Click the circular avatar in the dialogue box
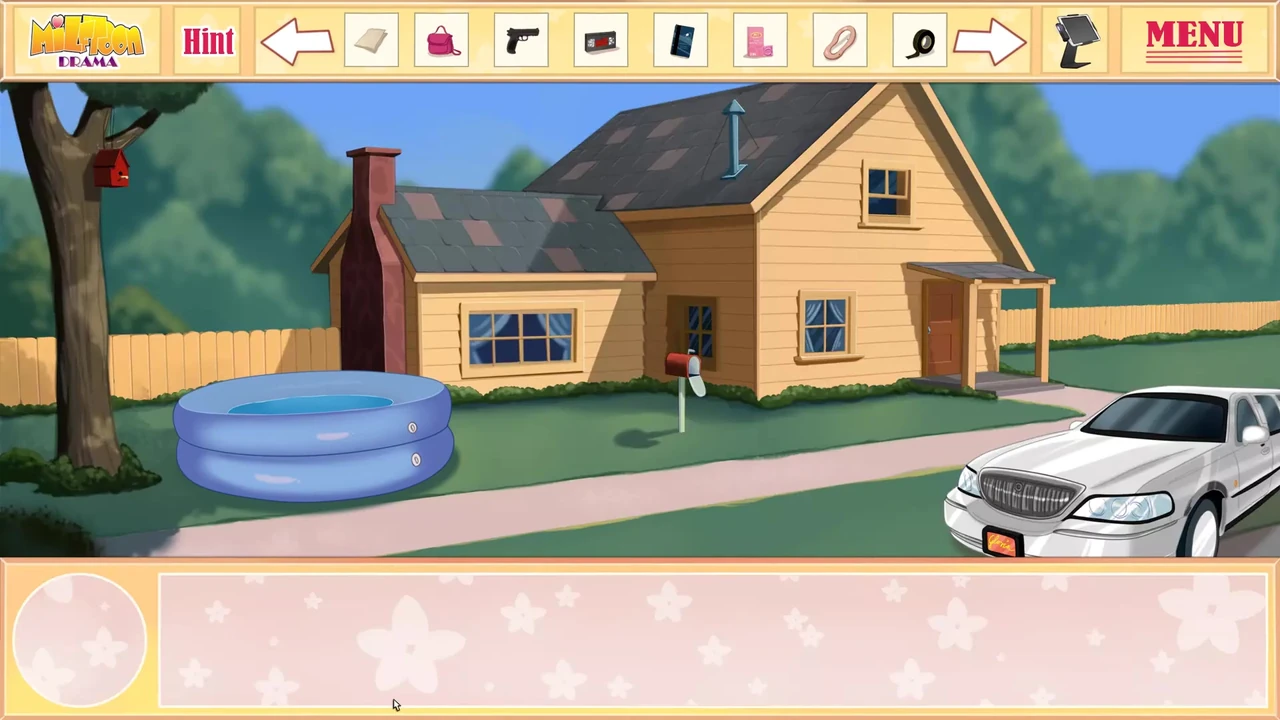 point(79,637)
